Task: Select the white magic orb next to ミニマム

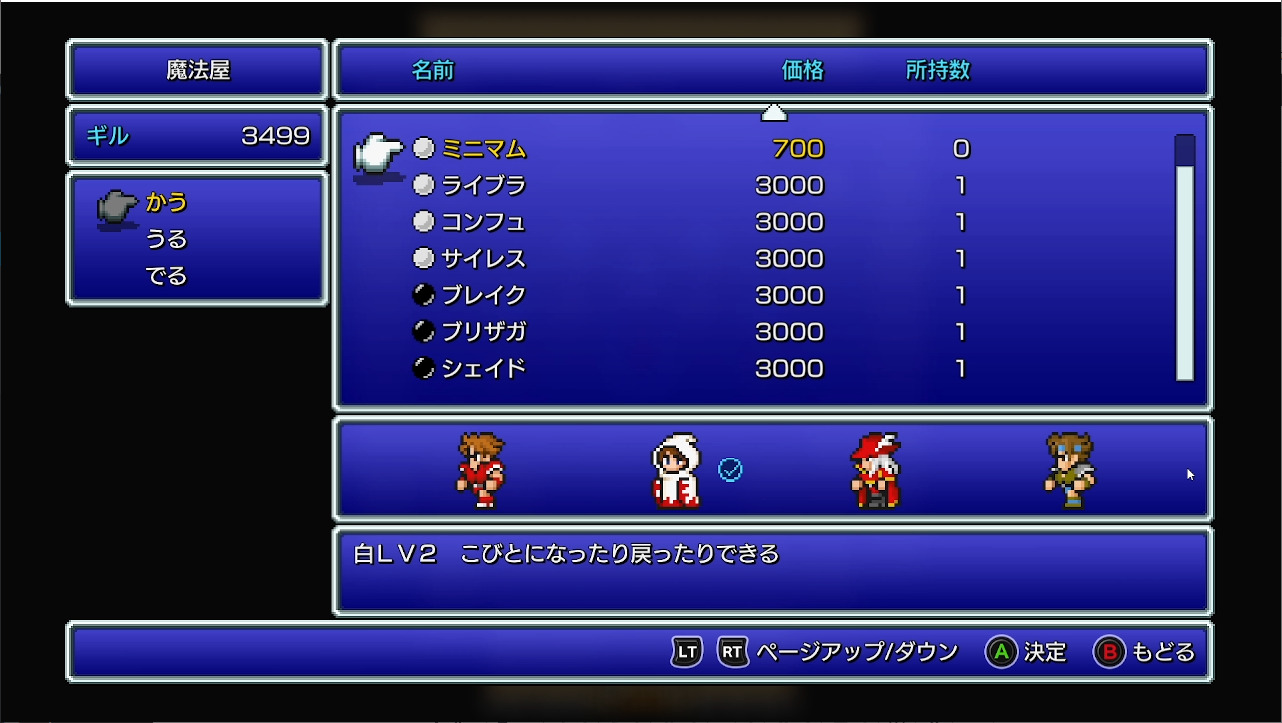Action: [424, 147]
